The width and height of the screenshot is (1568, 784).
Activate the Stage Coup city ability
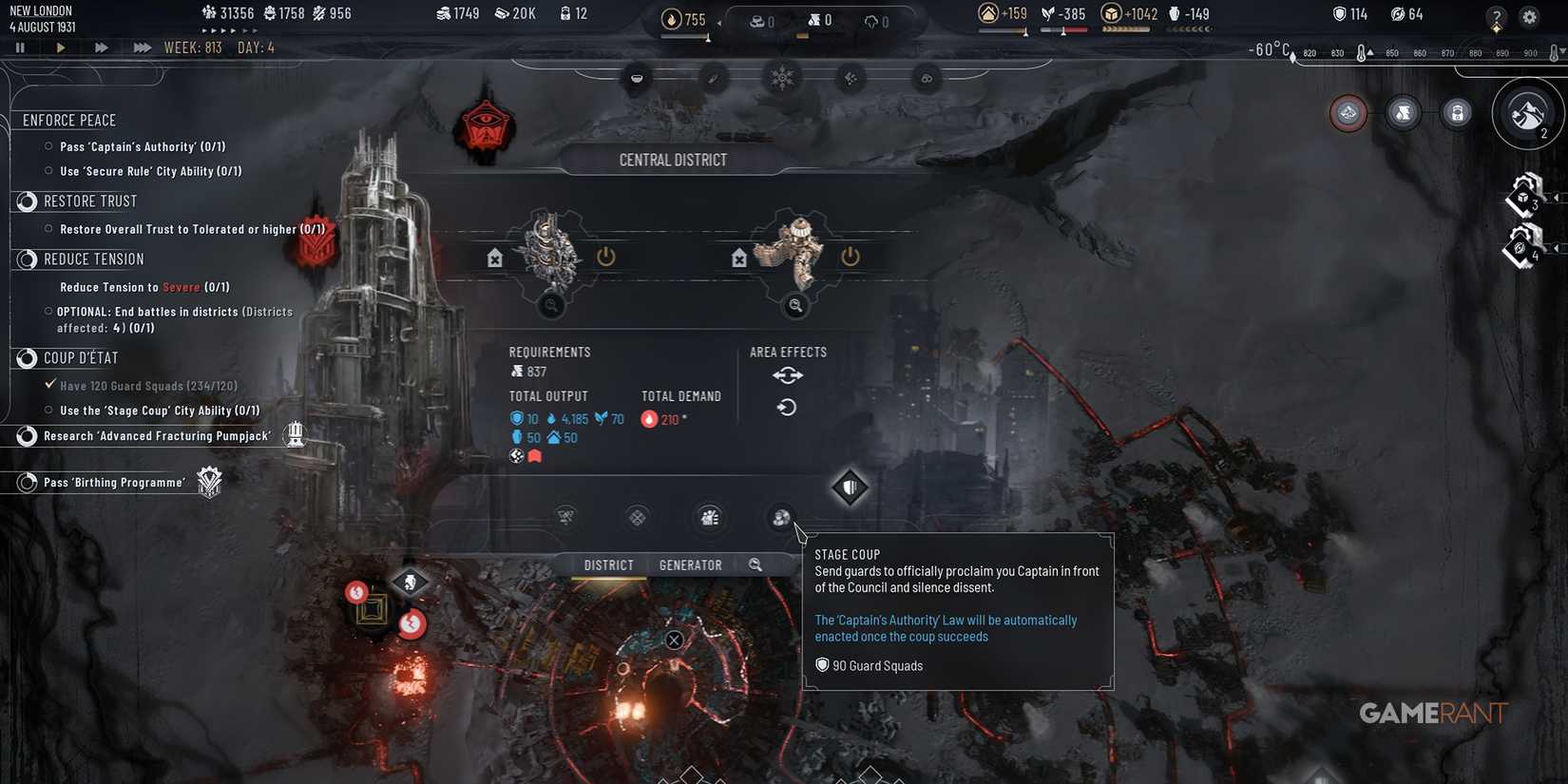[781, 518]
